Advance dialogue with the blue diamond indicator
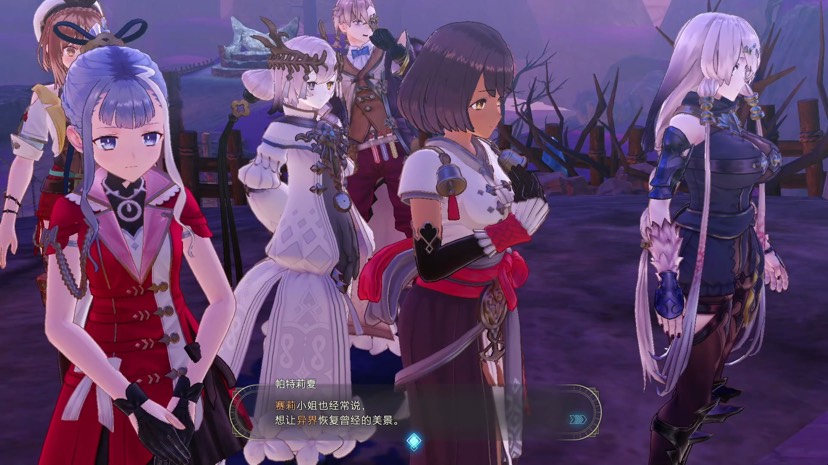The image size is (828, 465). tap(413, 441)
